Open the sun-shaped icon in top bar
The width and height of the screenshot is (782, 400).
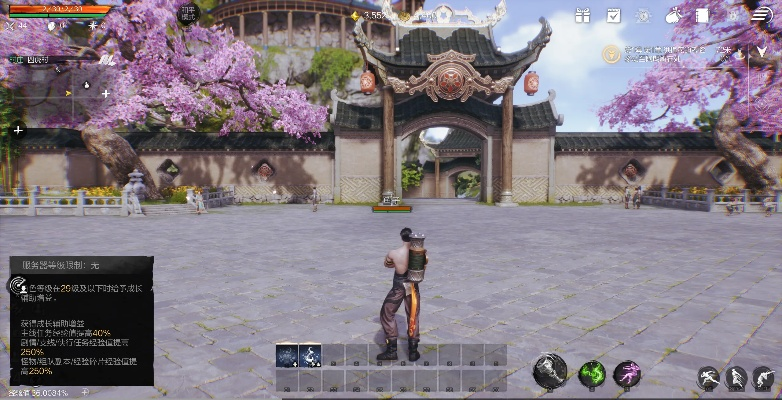643,16
